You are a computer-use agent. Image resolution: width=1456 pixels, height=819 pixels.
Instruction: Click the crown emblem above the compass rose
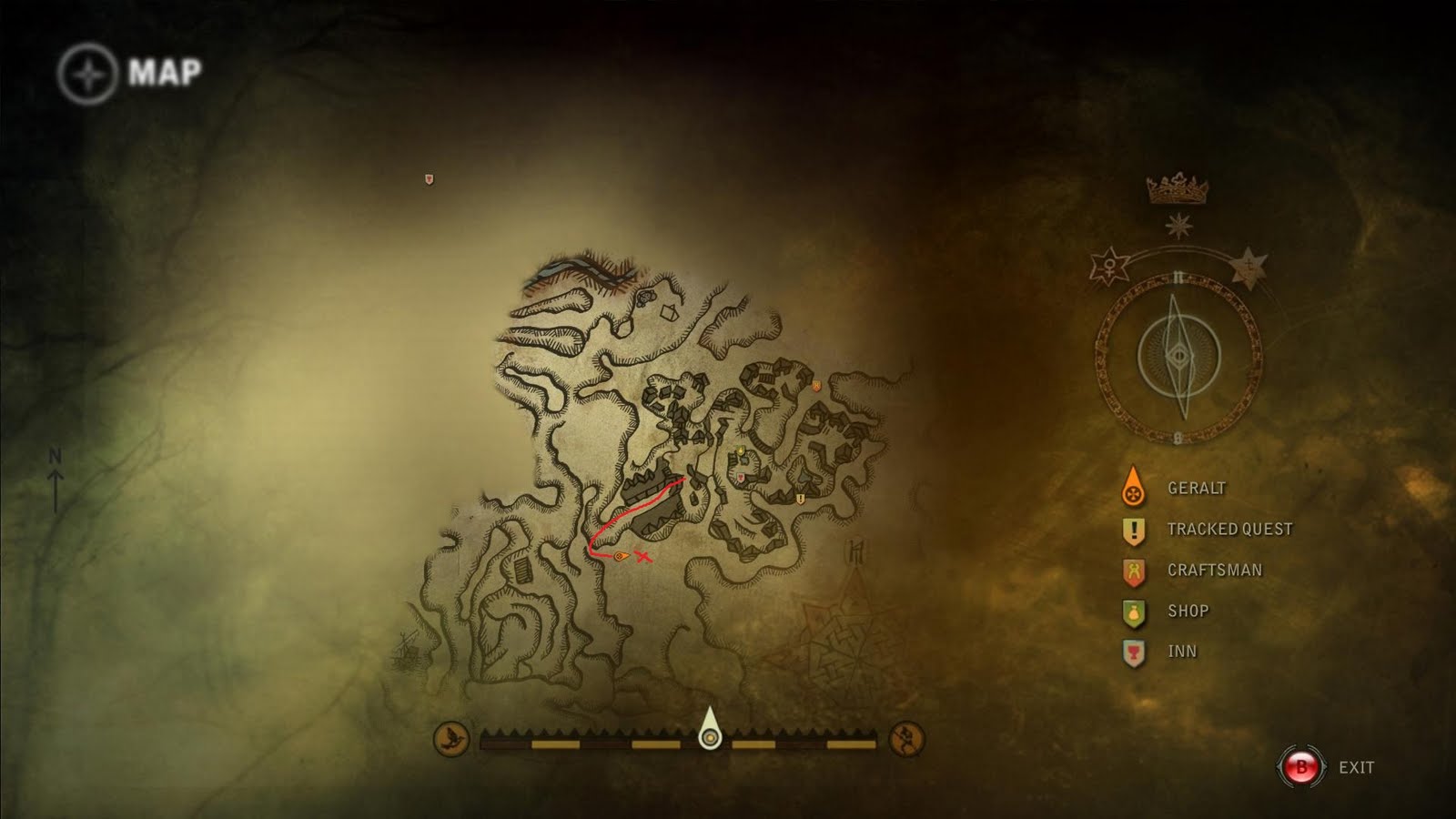[1177, 189]
